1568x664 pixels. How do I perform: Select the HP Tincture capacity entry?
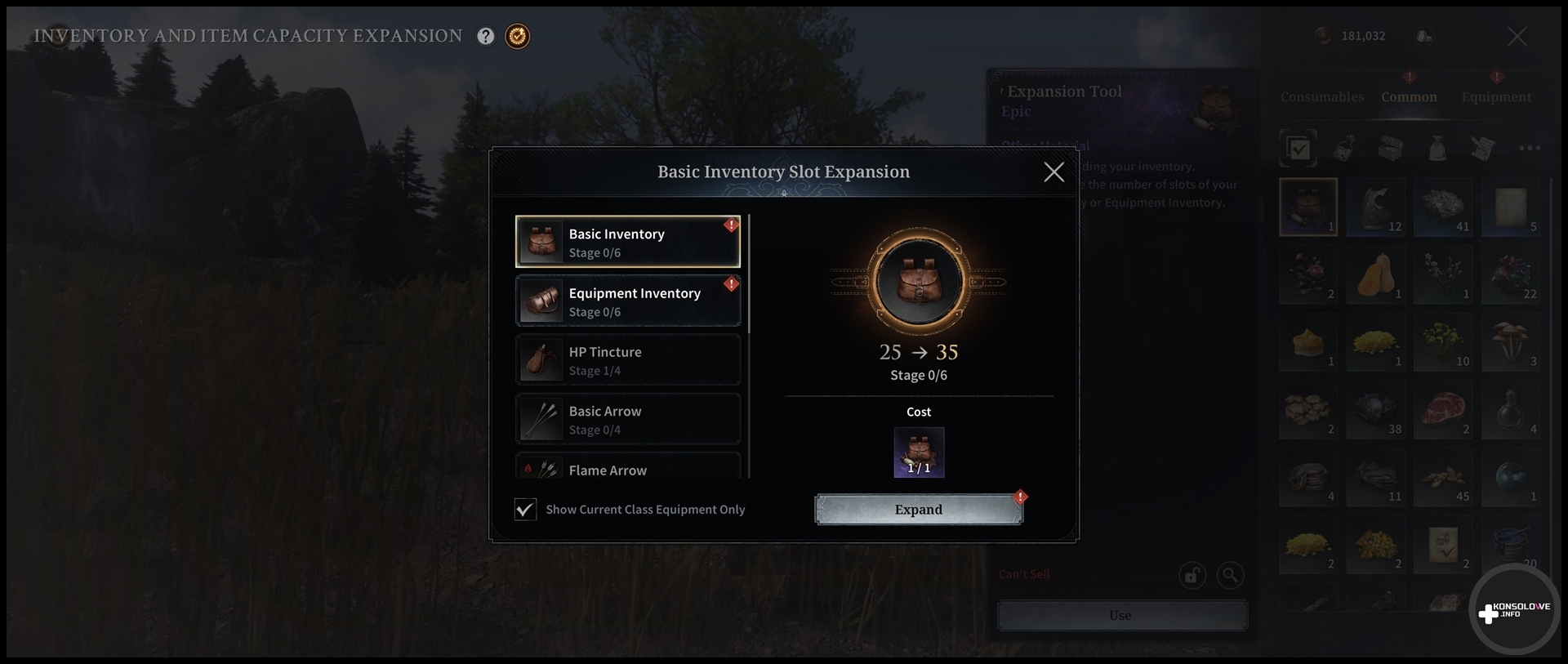(627, 360)
